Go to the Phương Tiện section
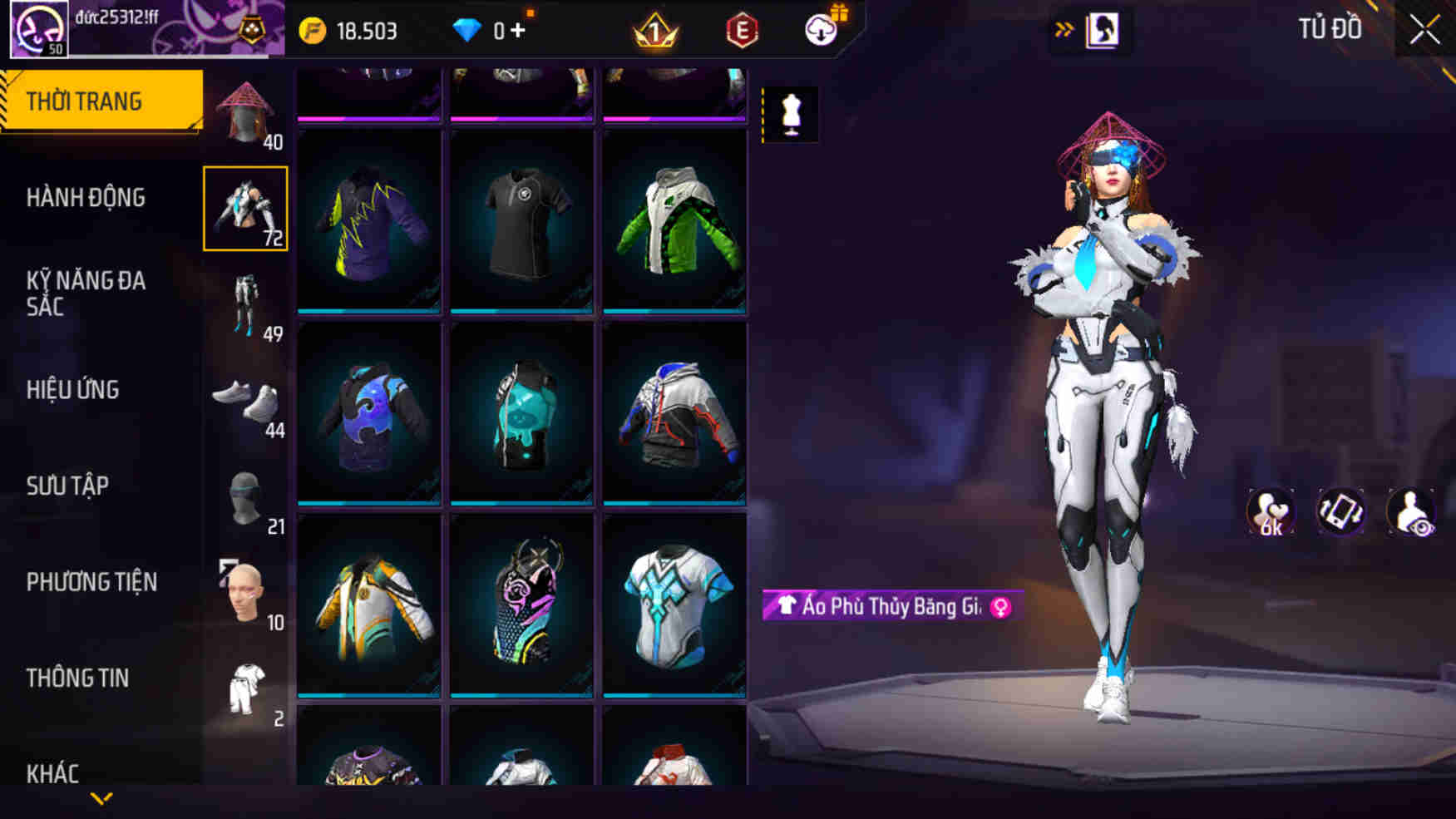 tap(91, 582)
